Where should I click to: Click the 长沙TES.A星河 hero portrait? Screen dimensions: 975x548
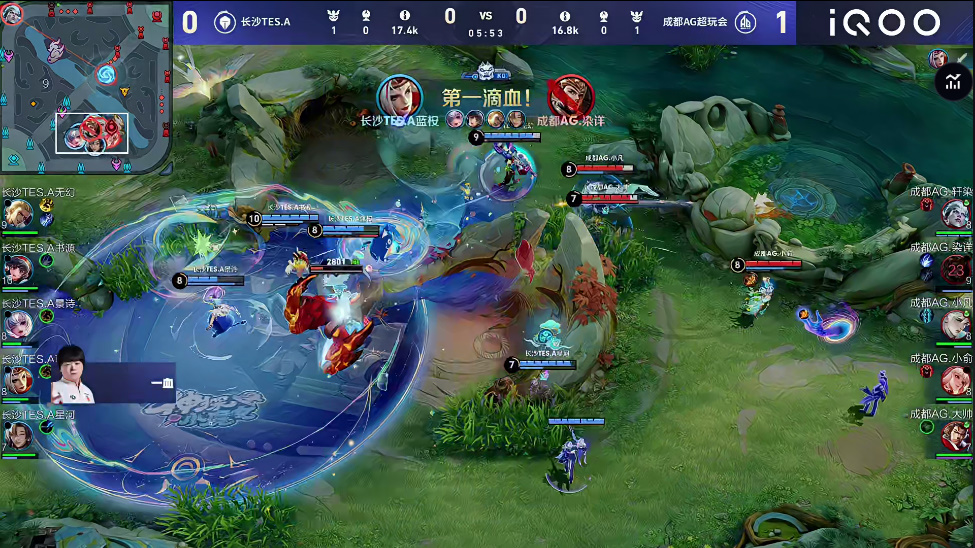click(x=17, y=436)
